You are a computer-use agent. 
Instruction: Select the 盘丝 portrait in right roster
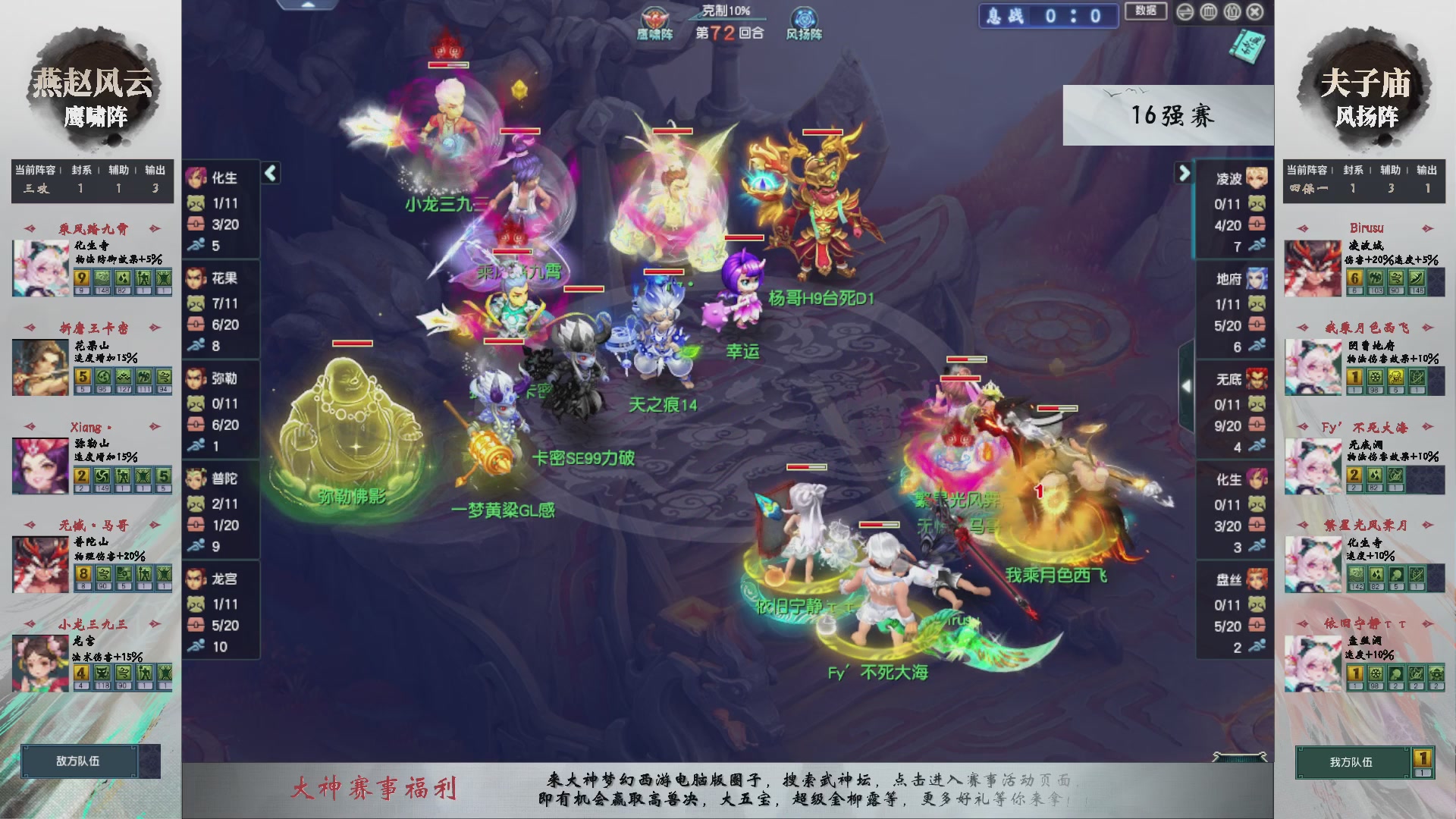1256,579
